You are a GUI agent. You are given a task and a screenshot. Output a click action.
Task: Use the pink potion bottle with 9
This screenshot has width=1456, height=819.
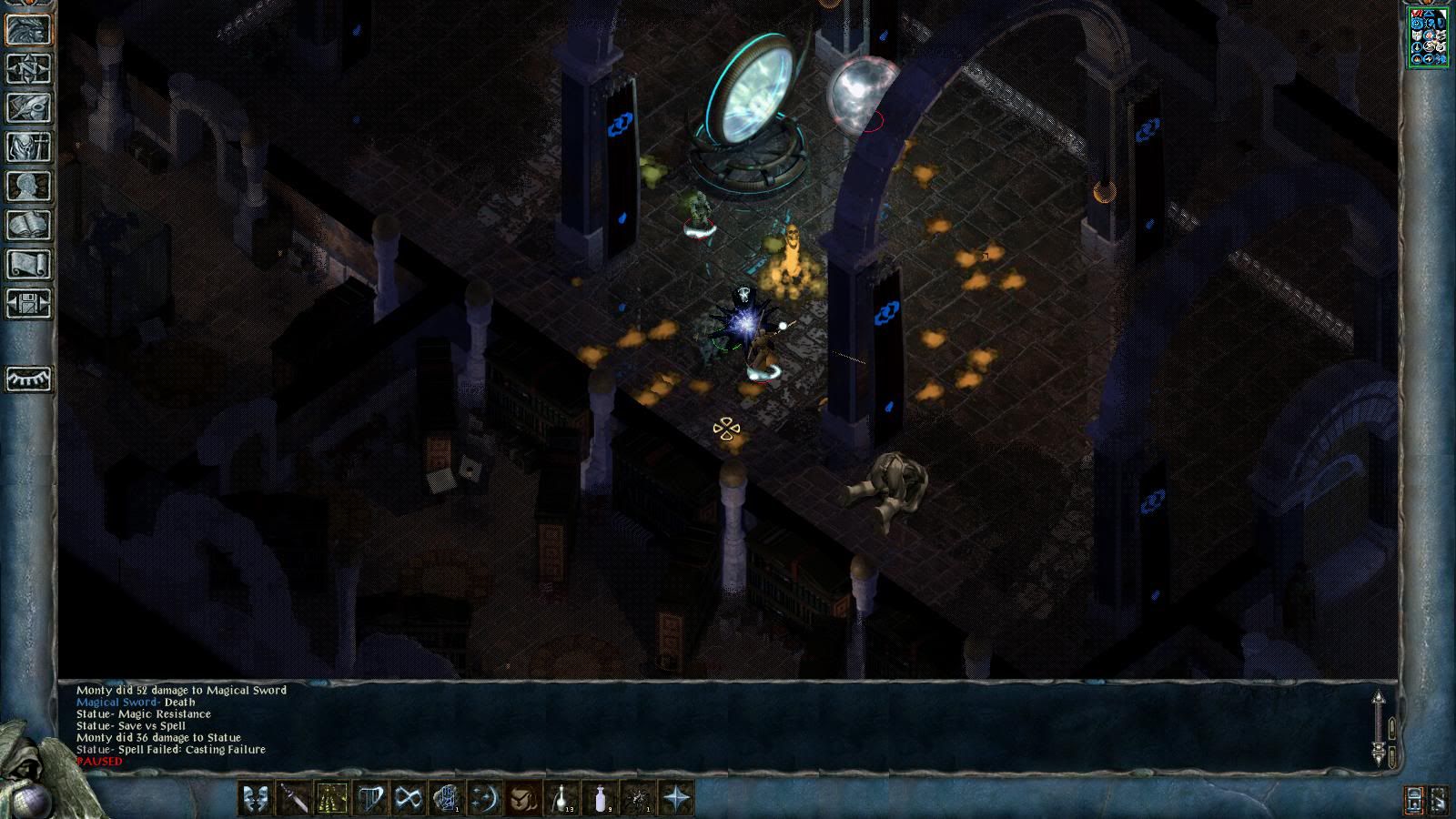(x=600, y=799)
